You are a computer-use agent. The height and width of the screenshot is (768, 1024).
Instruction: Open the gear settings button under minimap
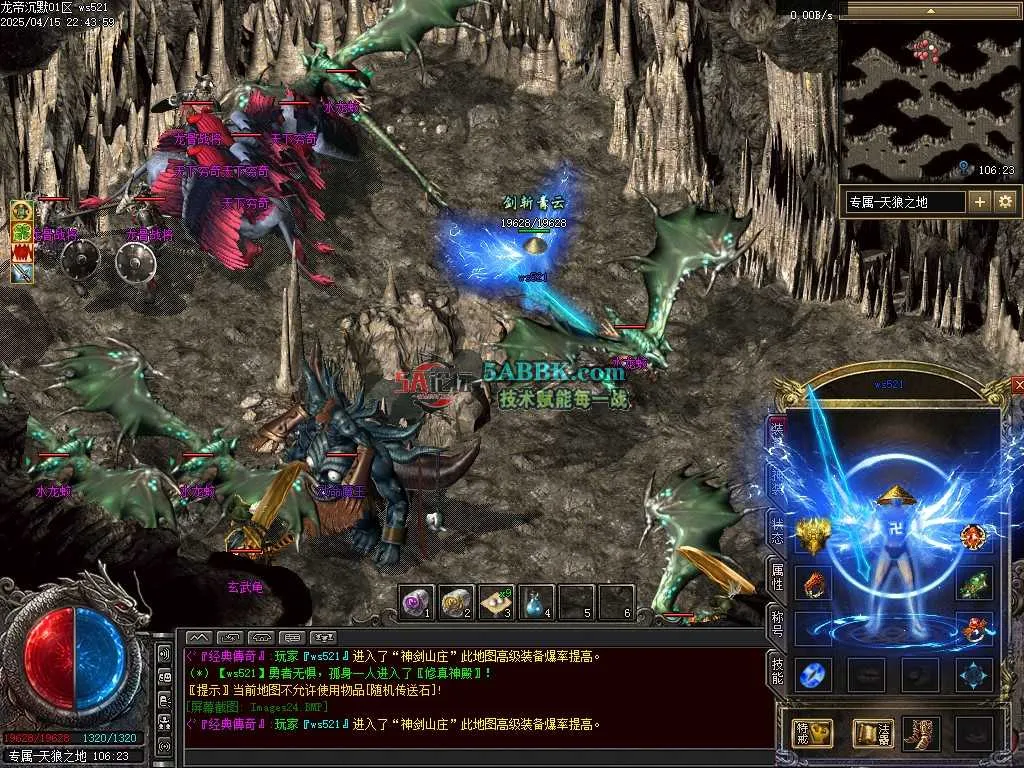click(x=1005, y=202)
